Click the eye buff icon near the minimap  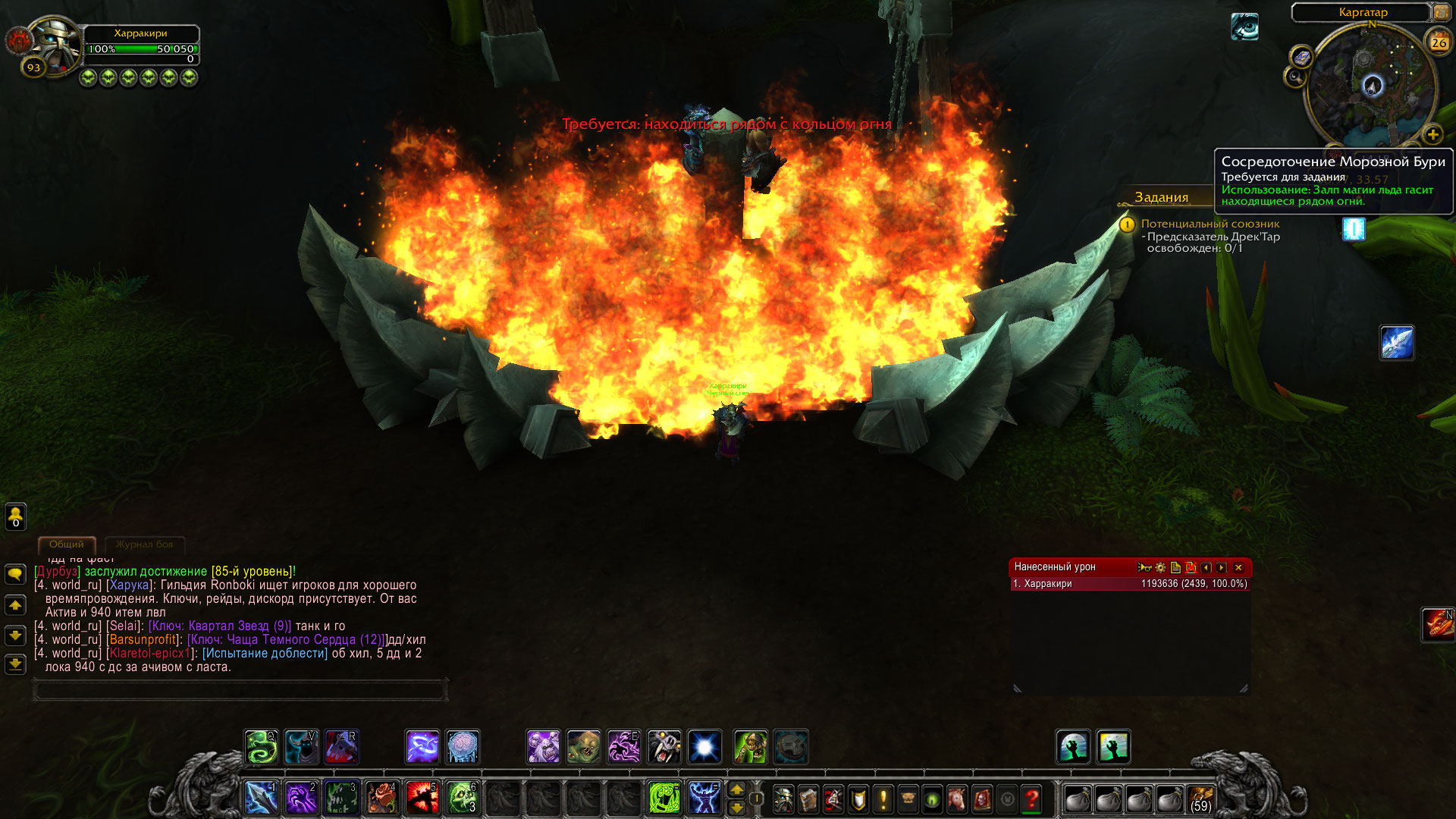[x=1244, y=27]
